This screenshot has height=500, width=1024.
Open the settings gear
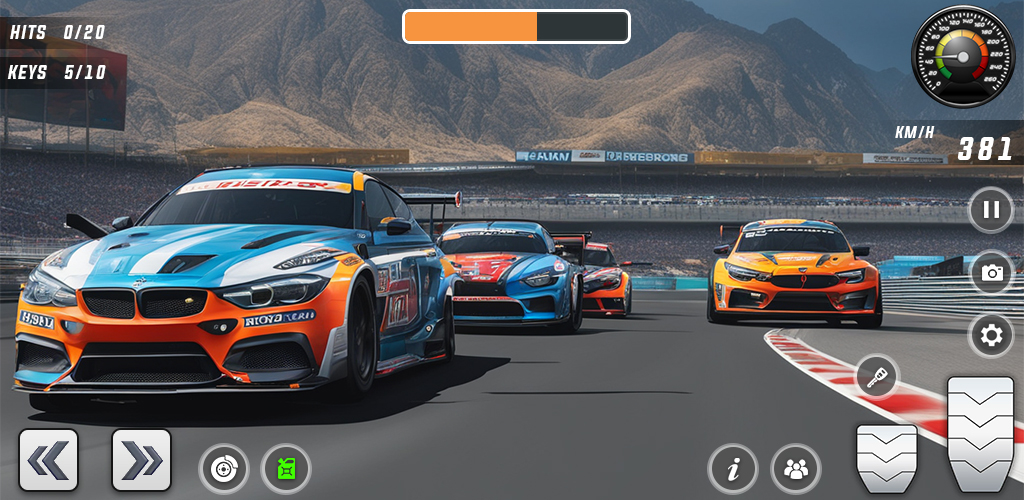click(x=991, y=336)
